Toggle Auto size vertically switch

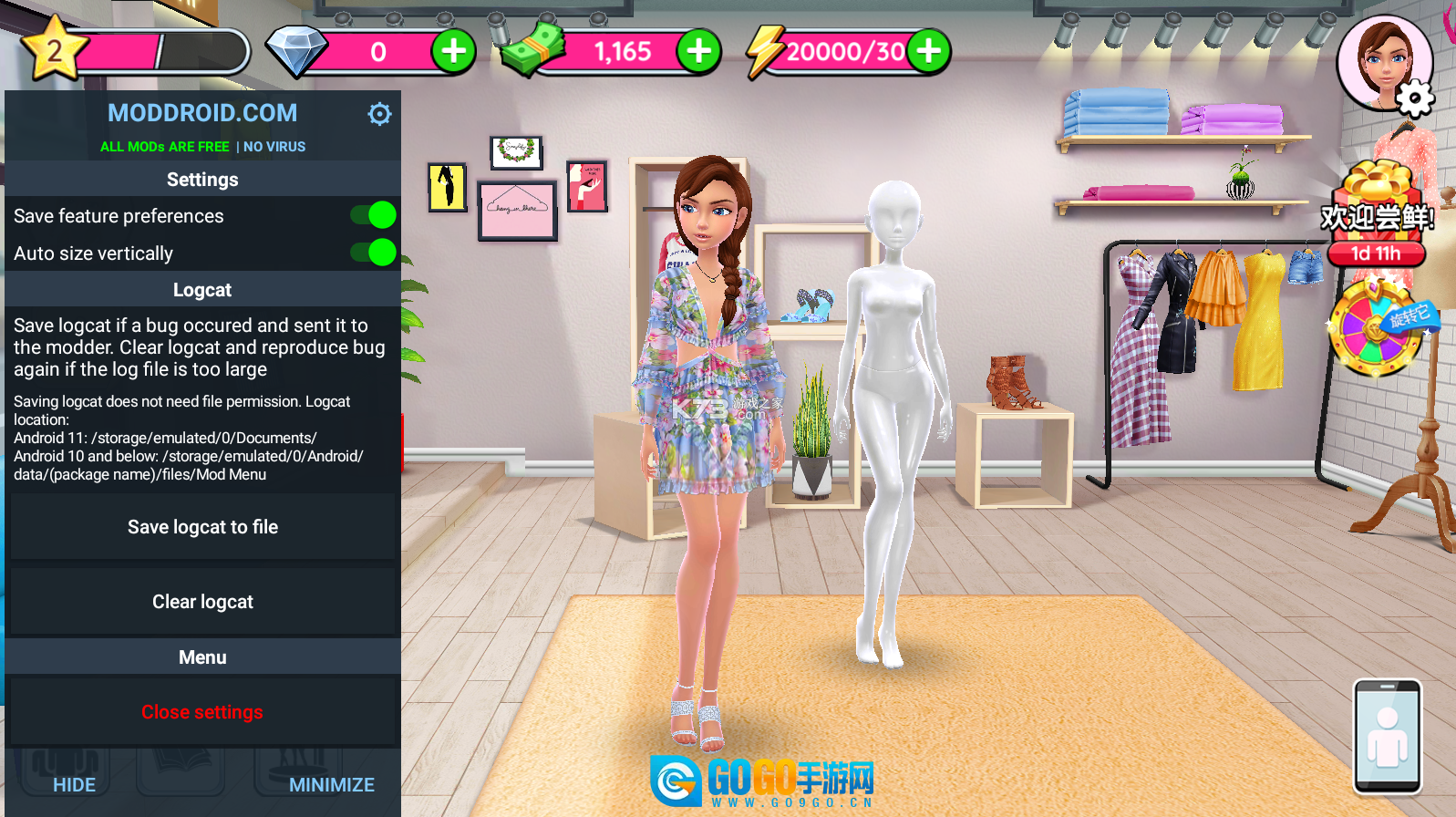click(374, 253)
